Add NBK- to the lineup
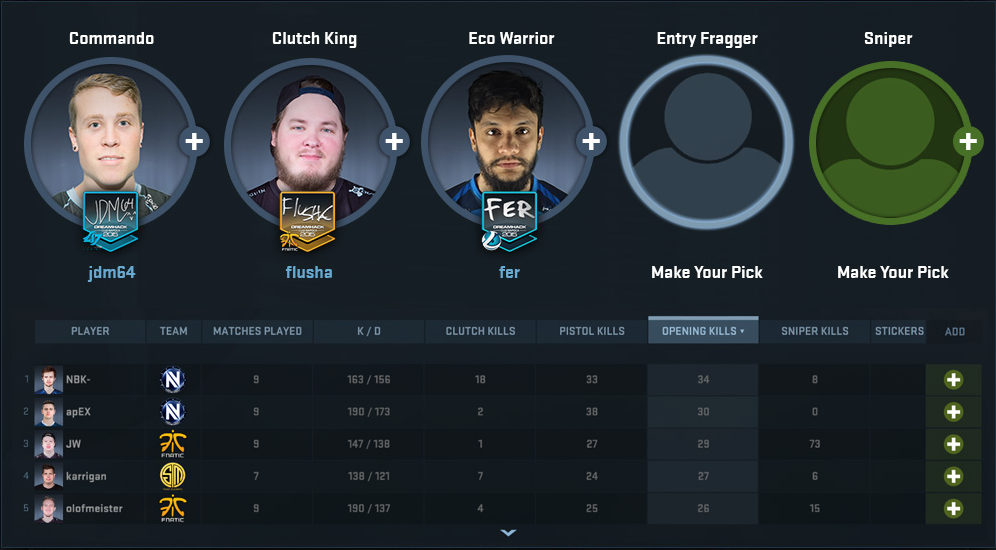The width and height of the screenshot is (996, 550). (x=953, y=380)
